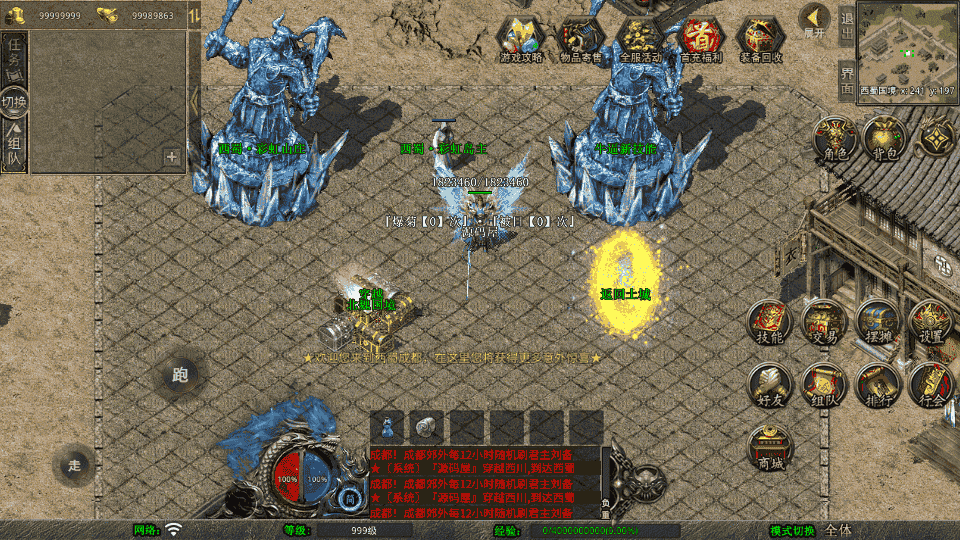Open the 行会 guild menu
The width and height of the screenshot is (960, 540).
931,385
